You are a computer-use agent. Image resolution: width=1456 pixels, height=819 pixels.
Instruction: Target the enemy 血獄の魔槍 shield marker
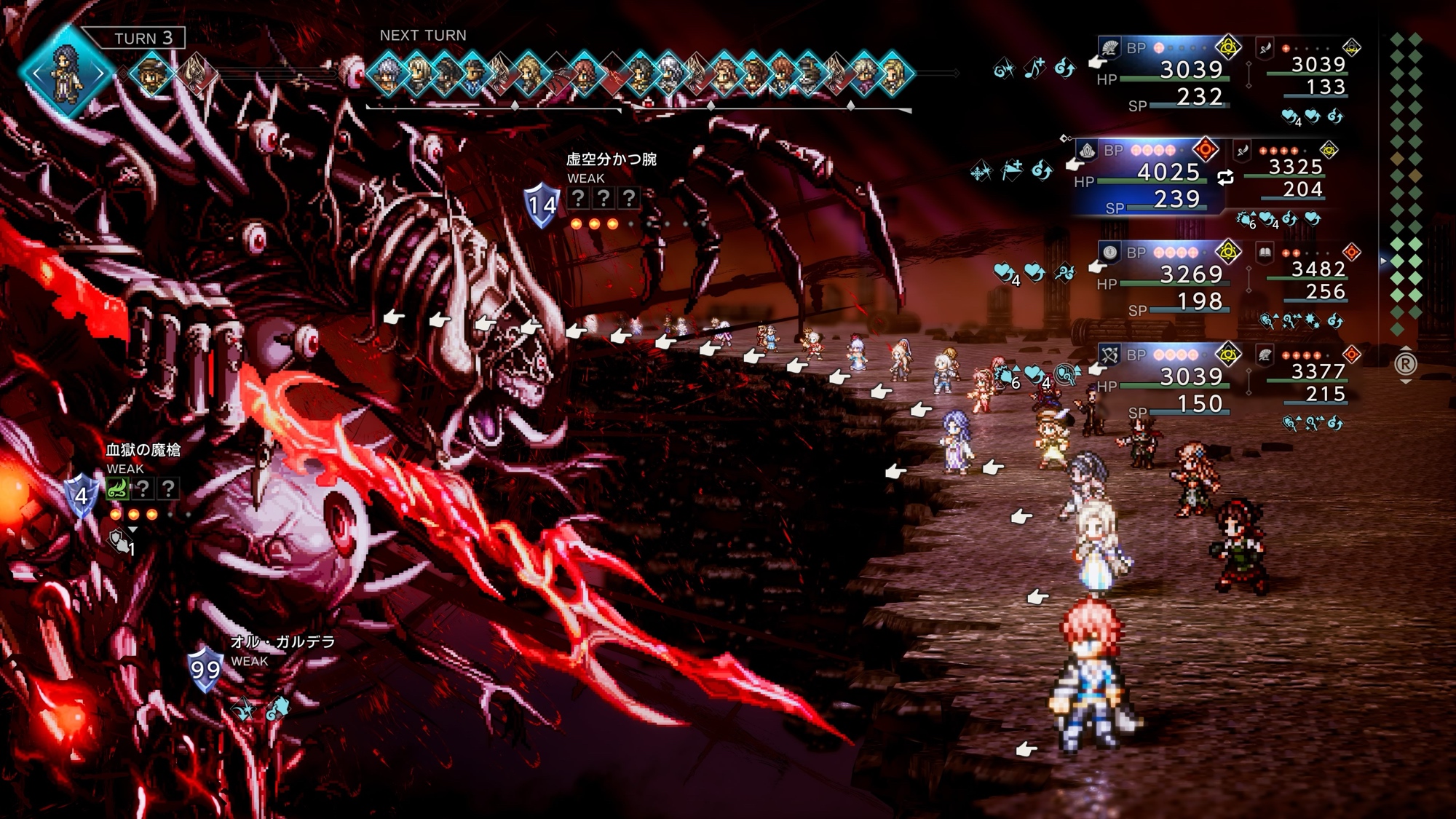(x=82, y=496)
